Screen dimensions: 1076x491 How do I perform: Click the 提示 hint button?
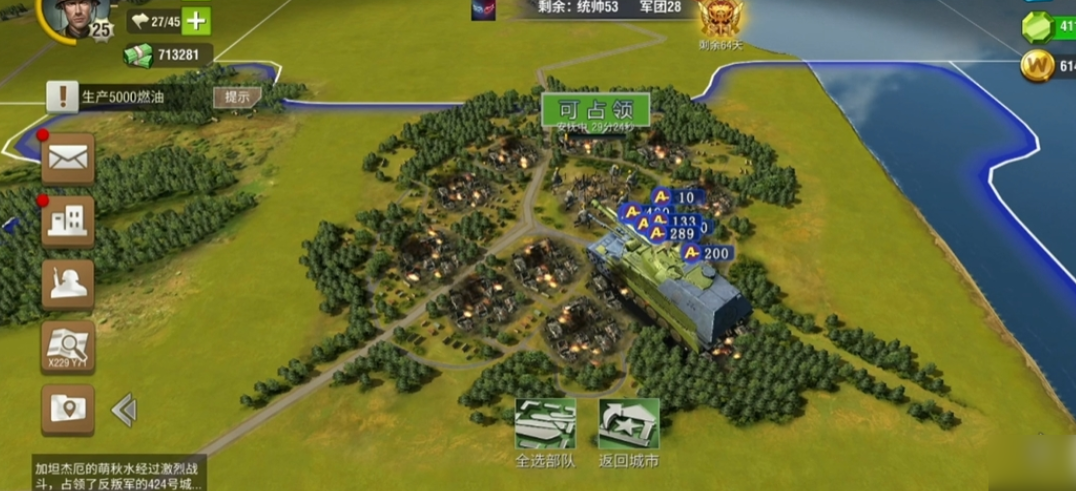(x=237, y=97)
